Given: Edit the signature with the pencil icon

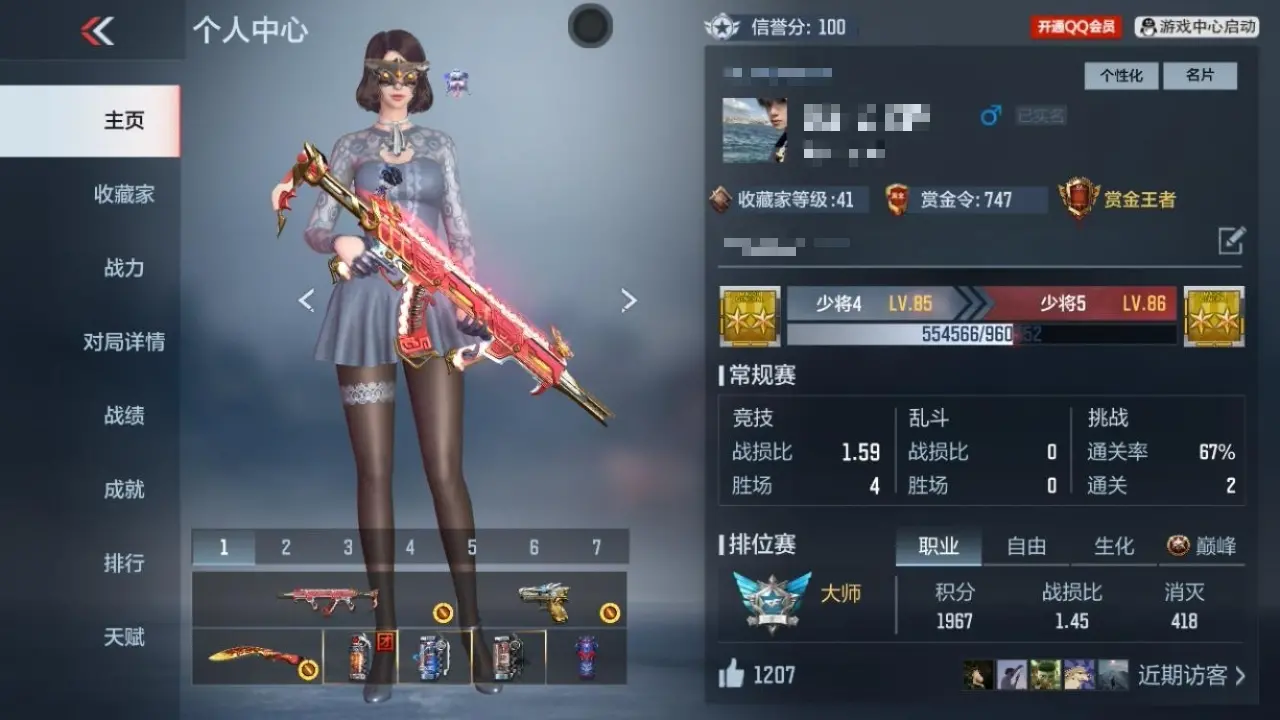Looking at the screenshot, I should pyautogui.click(x=1231, y=240).
